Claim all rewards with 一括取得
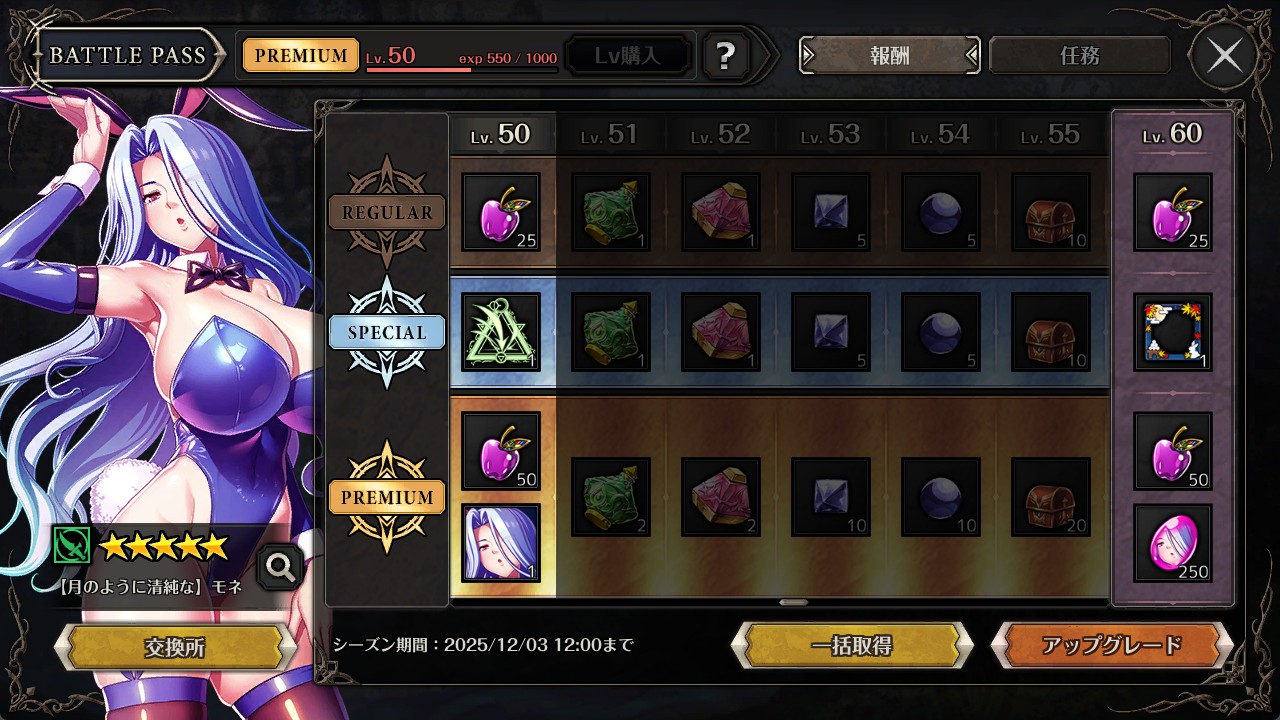 [852, 645]
